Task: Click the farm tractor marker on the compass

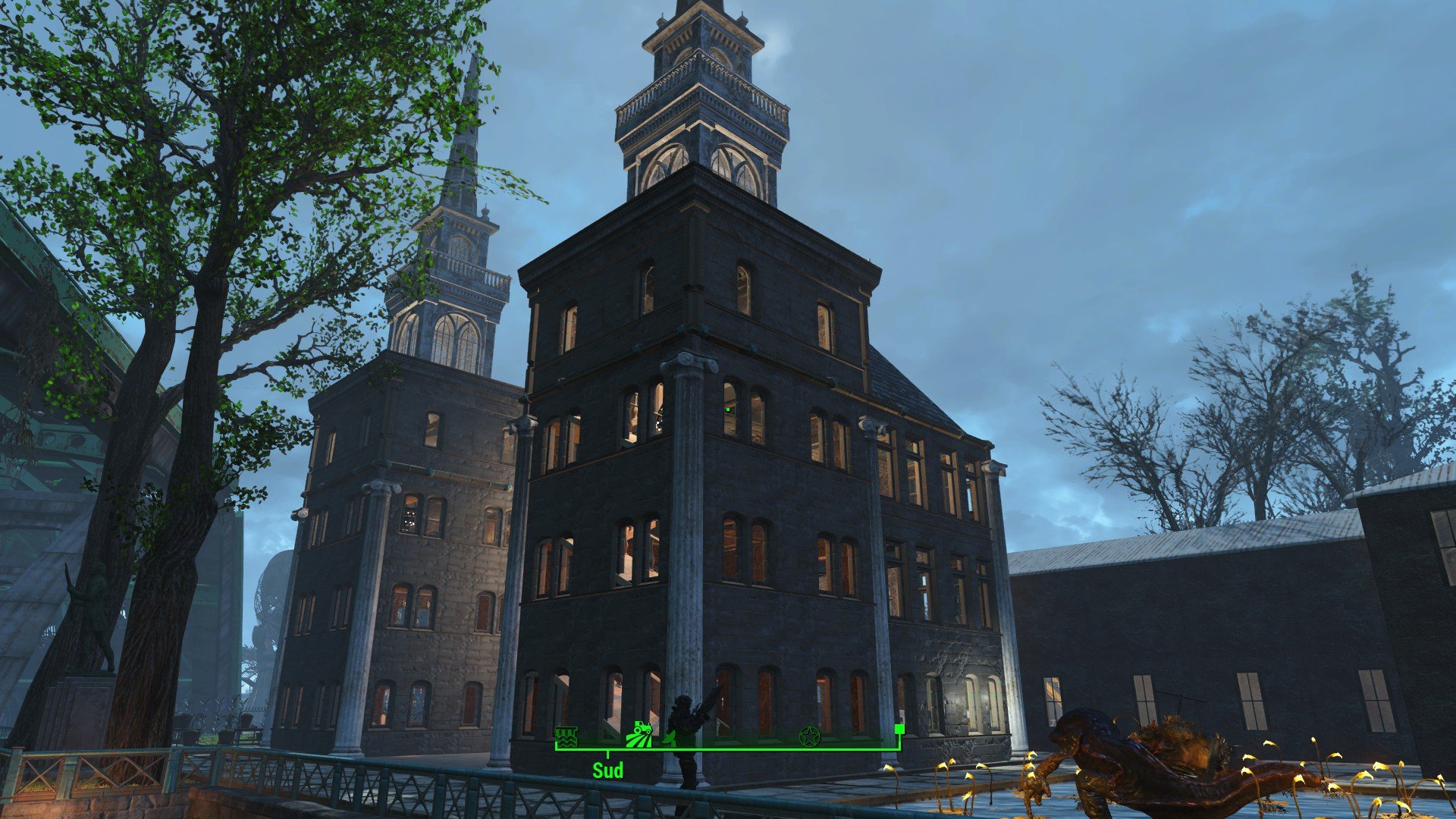Action: click(x=639, y=734)
